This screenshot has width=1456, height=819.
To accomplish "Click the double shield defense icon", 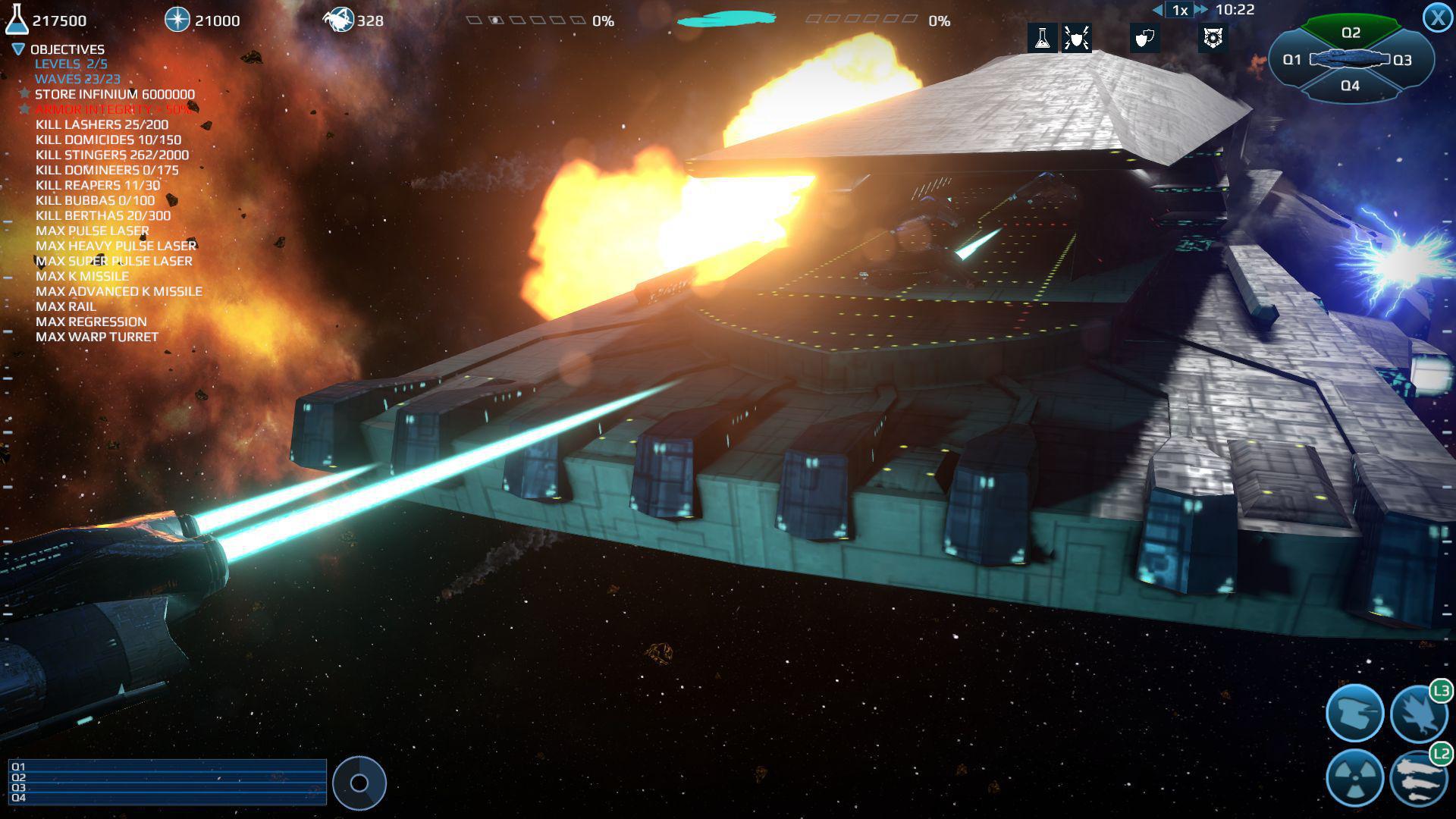I will pyautogui.click(x=1144, y=38).
